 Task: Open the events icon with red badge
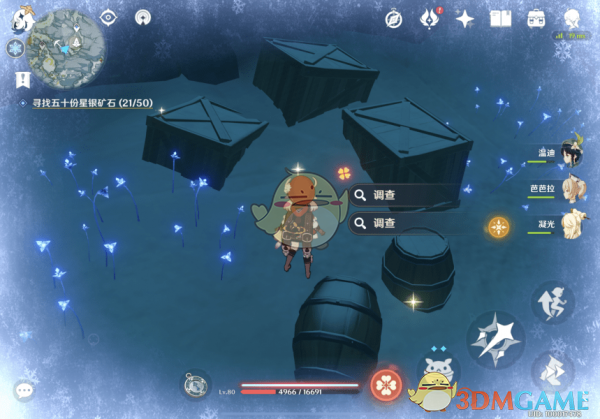pos(430,18)
